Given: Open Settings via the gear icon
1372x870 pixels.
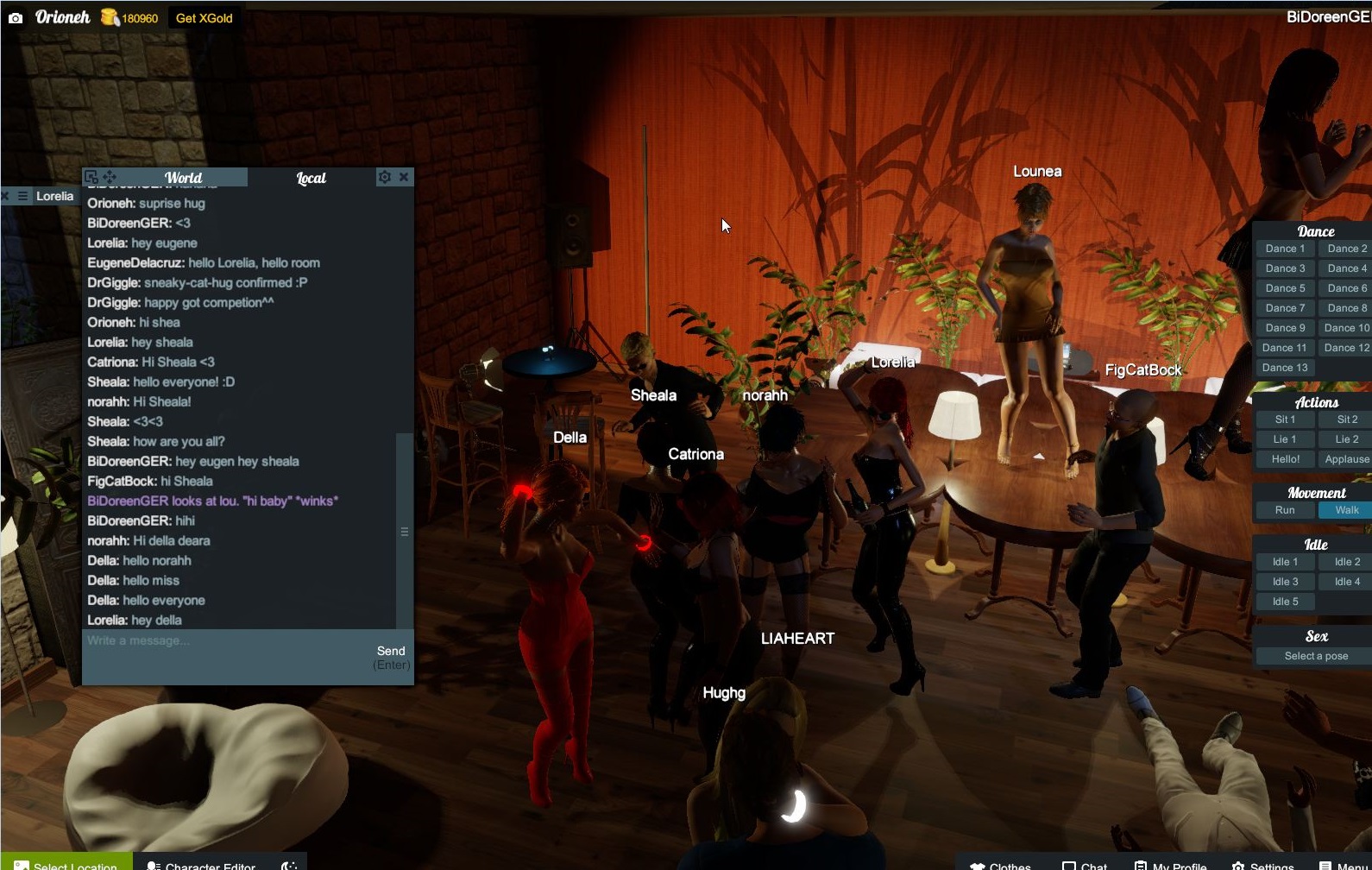Looking at the screenshot, I should click(x=1237, y=866).
